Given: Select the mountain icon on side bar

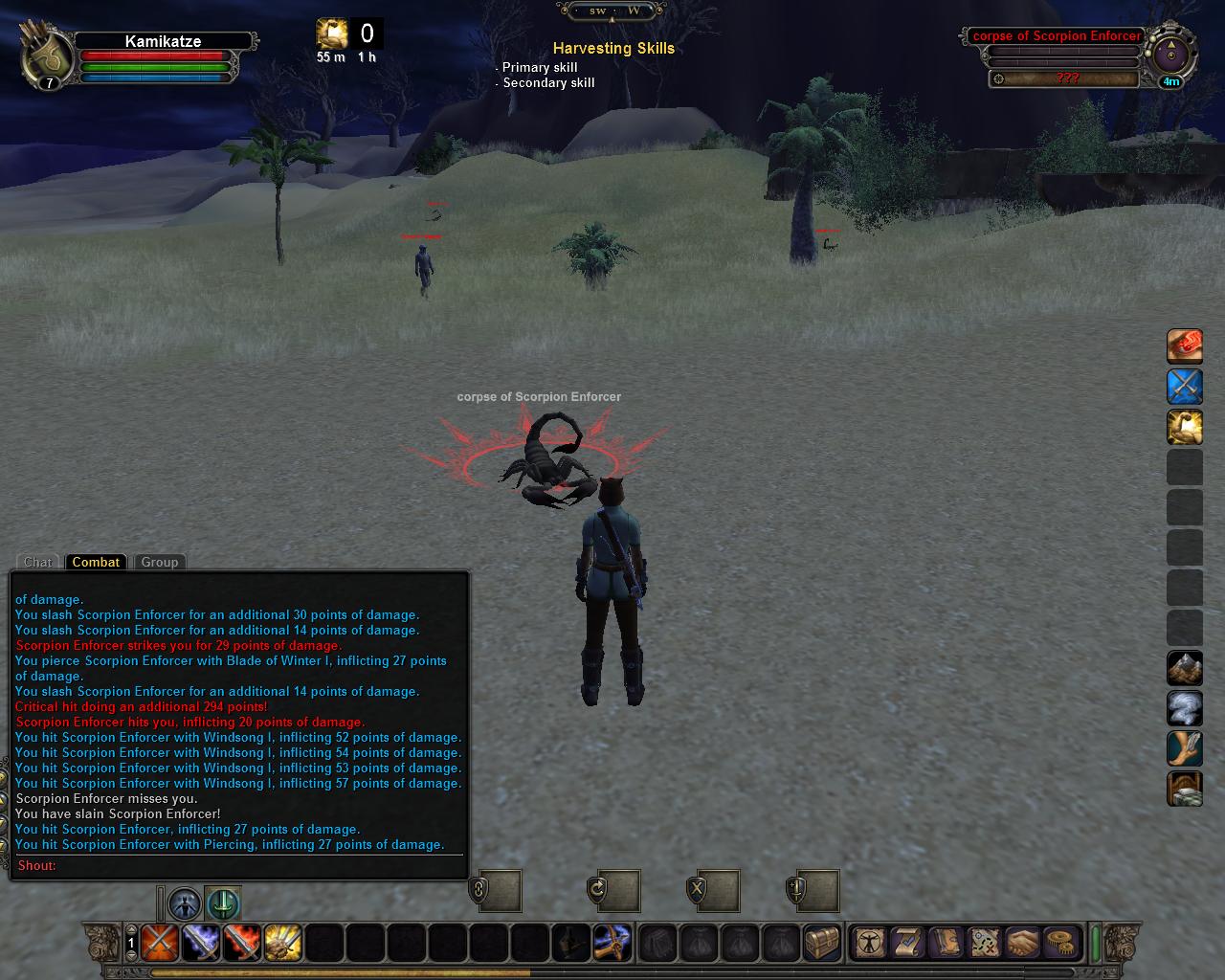Looking at the screenshot, I should pyautogui.click(x=1184, y=668).
